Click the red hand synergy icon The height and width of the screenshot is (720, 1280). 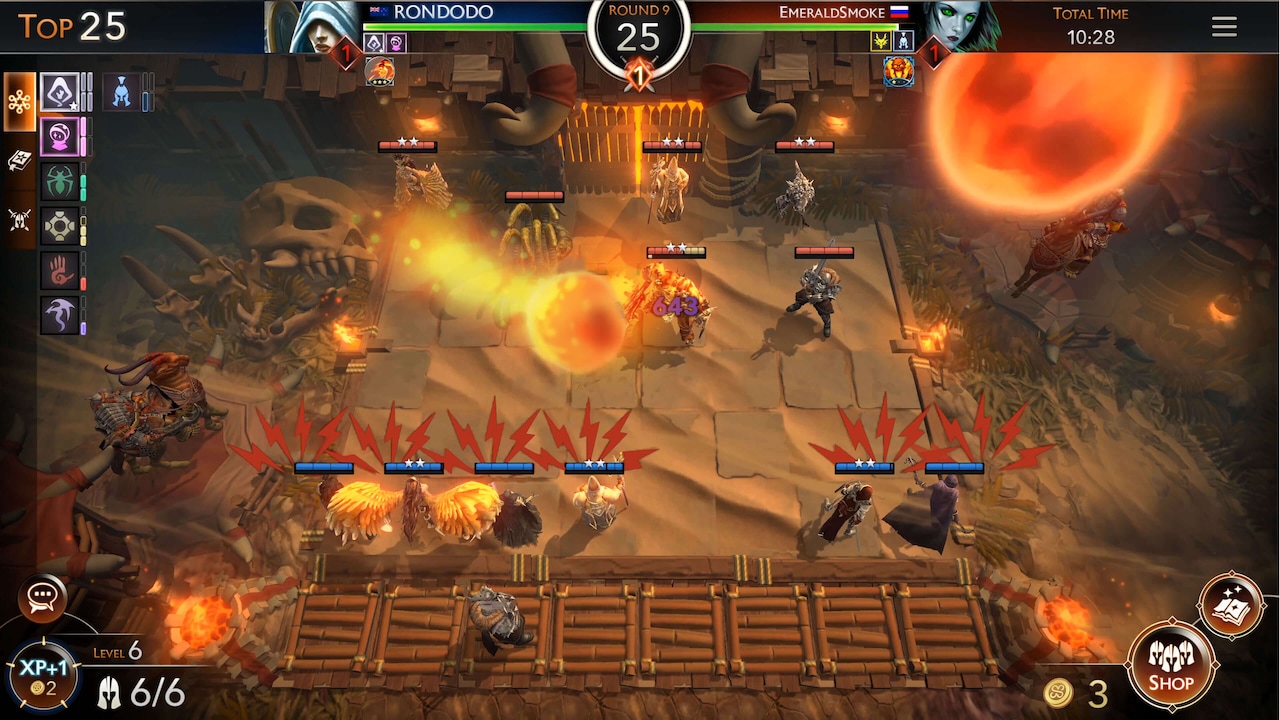point(60,268)
